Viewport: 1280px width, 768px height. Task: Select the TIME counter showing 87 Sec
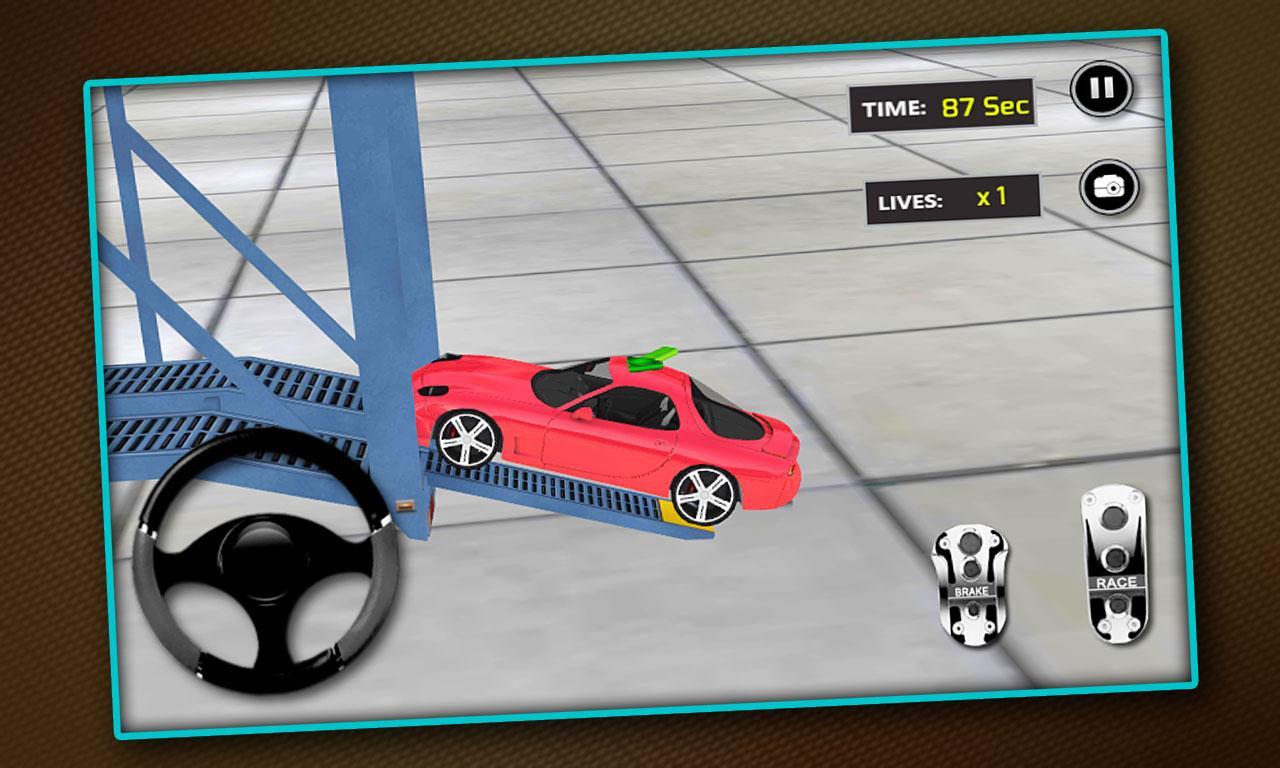(943, 105)
